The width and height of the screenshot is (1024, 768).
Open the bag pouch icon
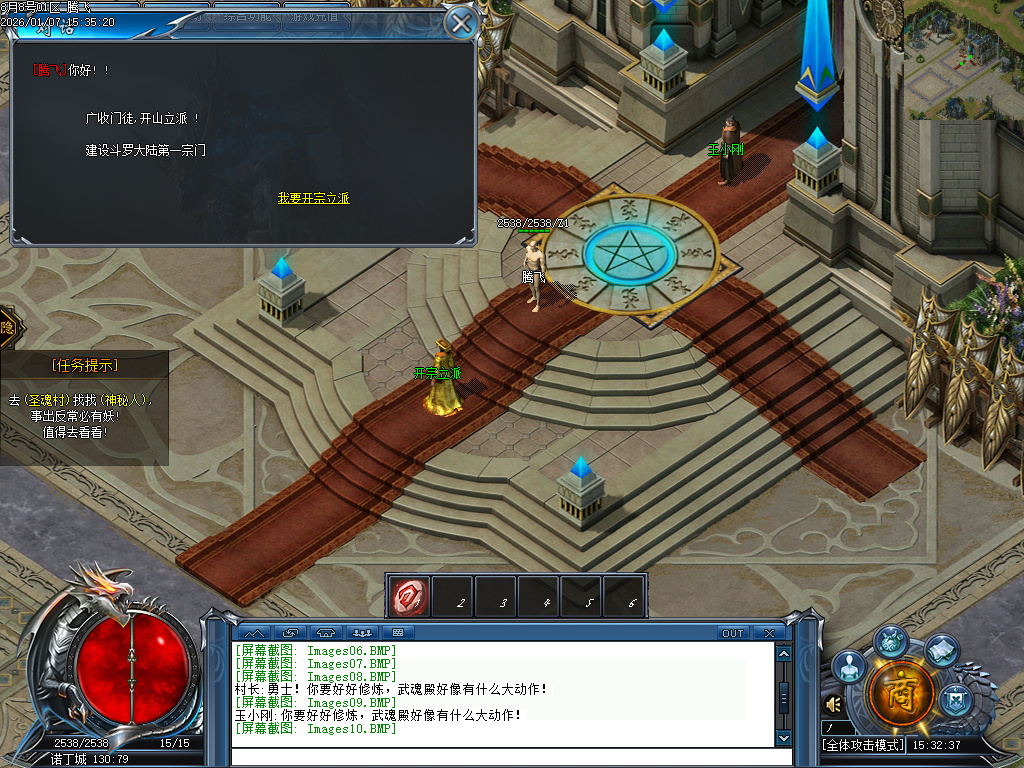pyautogui.click(x=891, y=642)
